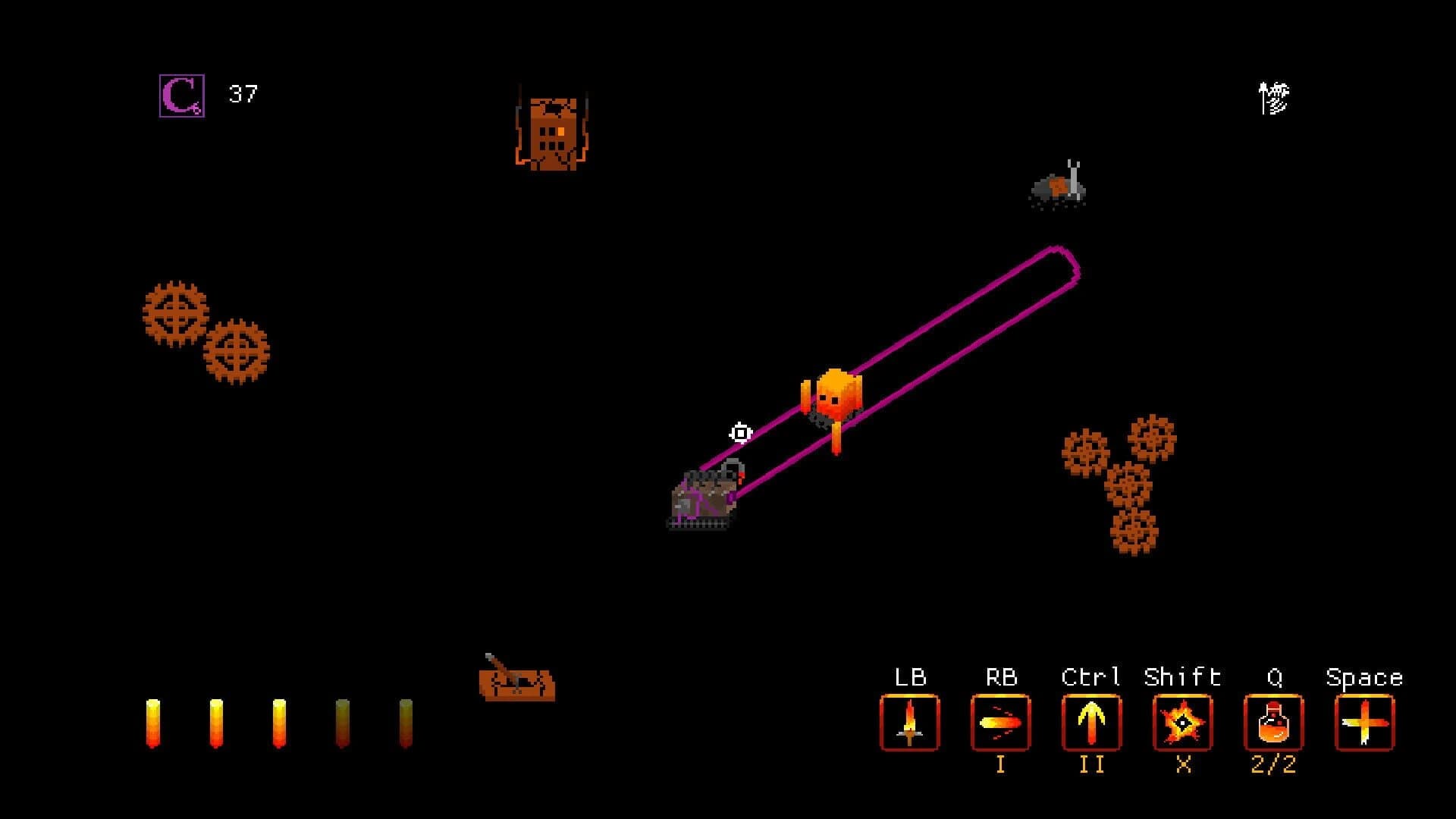The width and height of the screenshot is (1456, 819).
Task: Select the white scroll icon top right
Action: [1274, 96]
